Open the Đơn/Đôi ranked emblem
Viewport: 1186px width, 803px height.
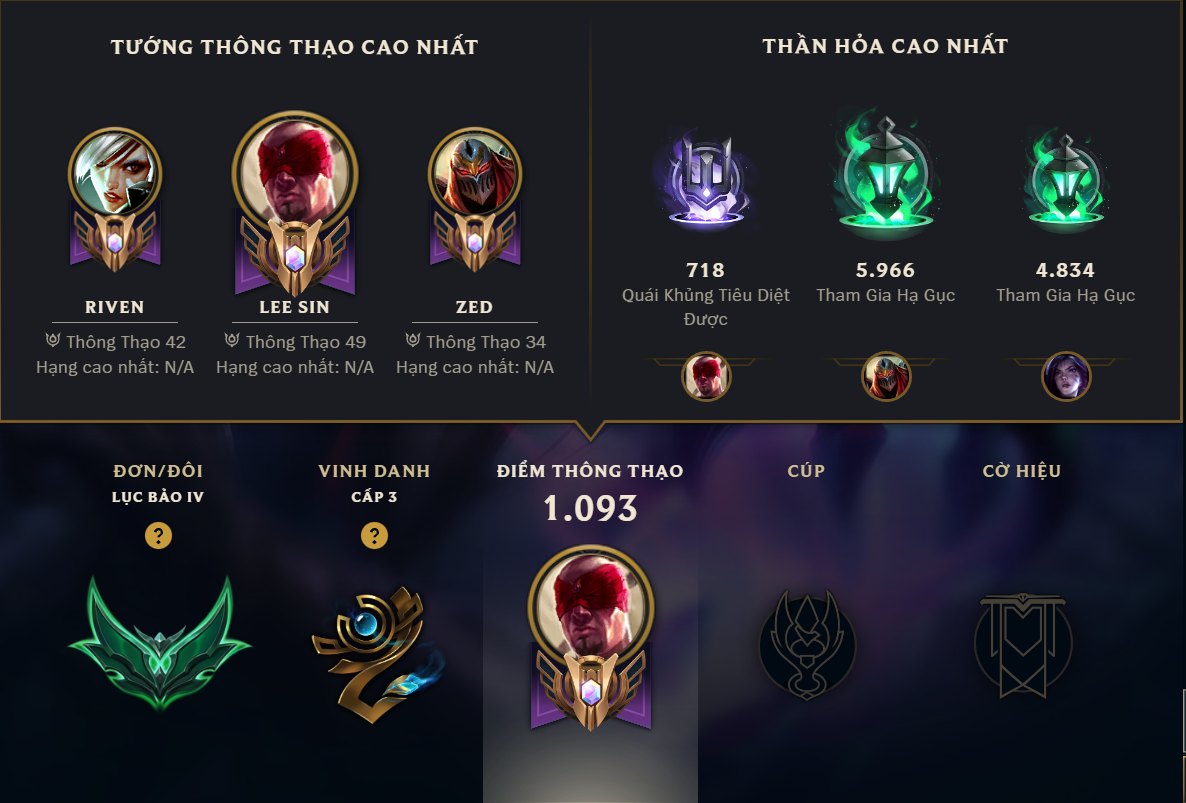158,640
